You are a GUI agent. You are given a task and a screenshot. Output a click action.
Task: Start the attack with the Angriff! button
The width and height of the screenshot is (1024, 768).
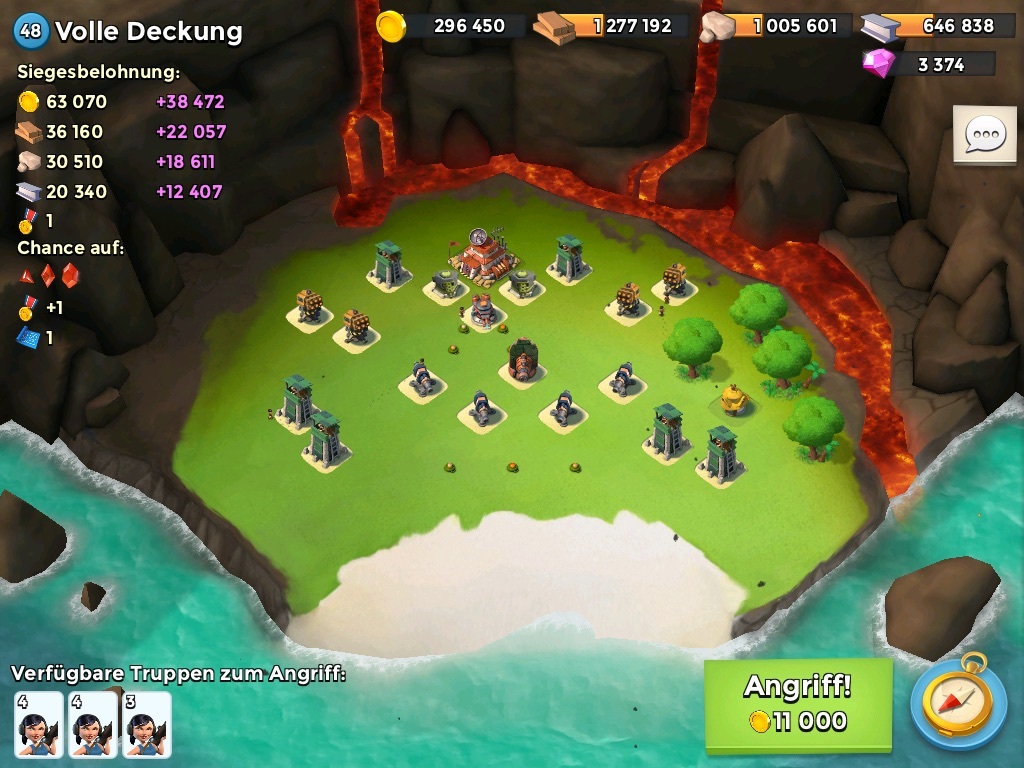click(797, 705)
